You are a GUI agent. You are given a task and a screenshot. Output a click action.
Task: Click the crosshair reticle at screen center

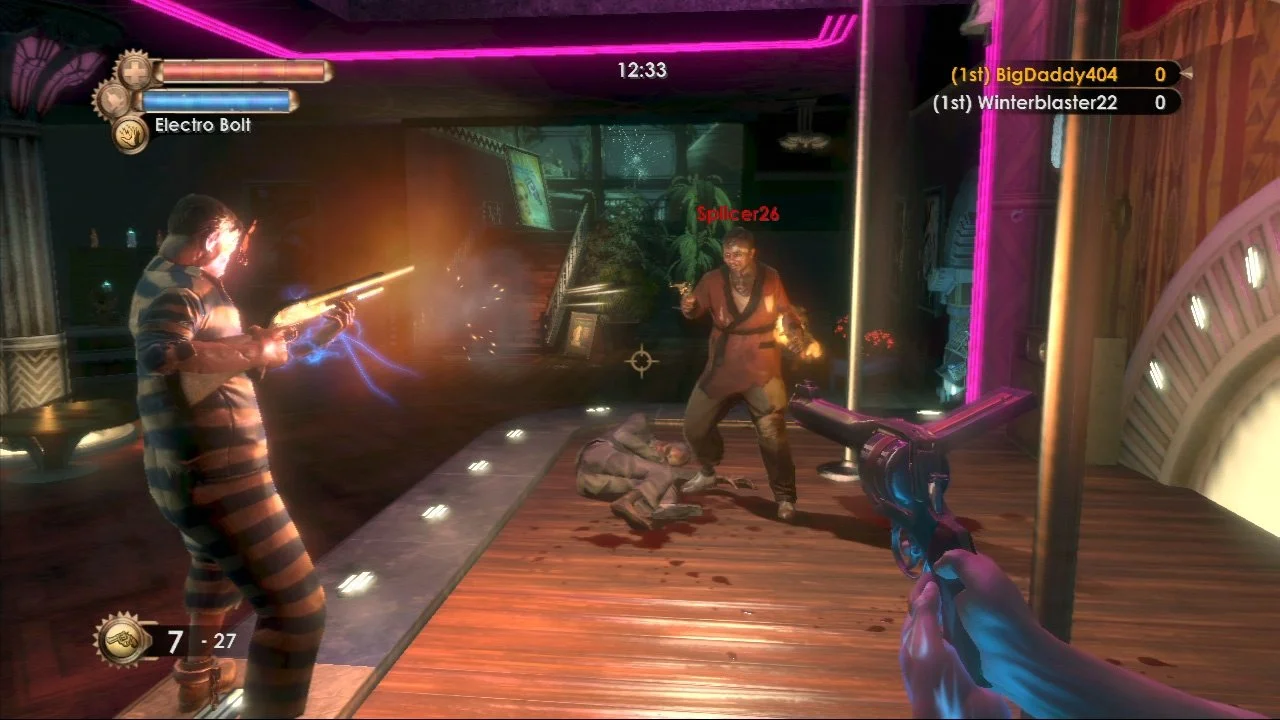tap(641, 360)
